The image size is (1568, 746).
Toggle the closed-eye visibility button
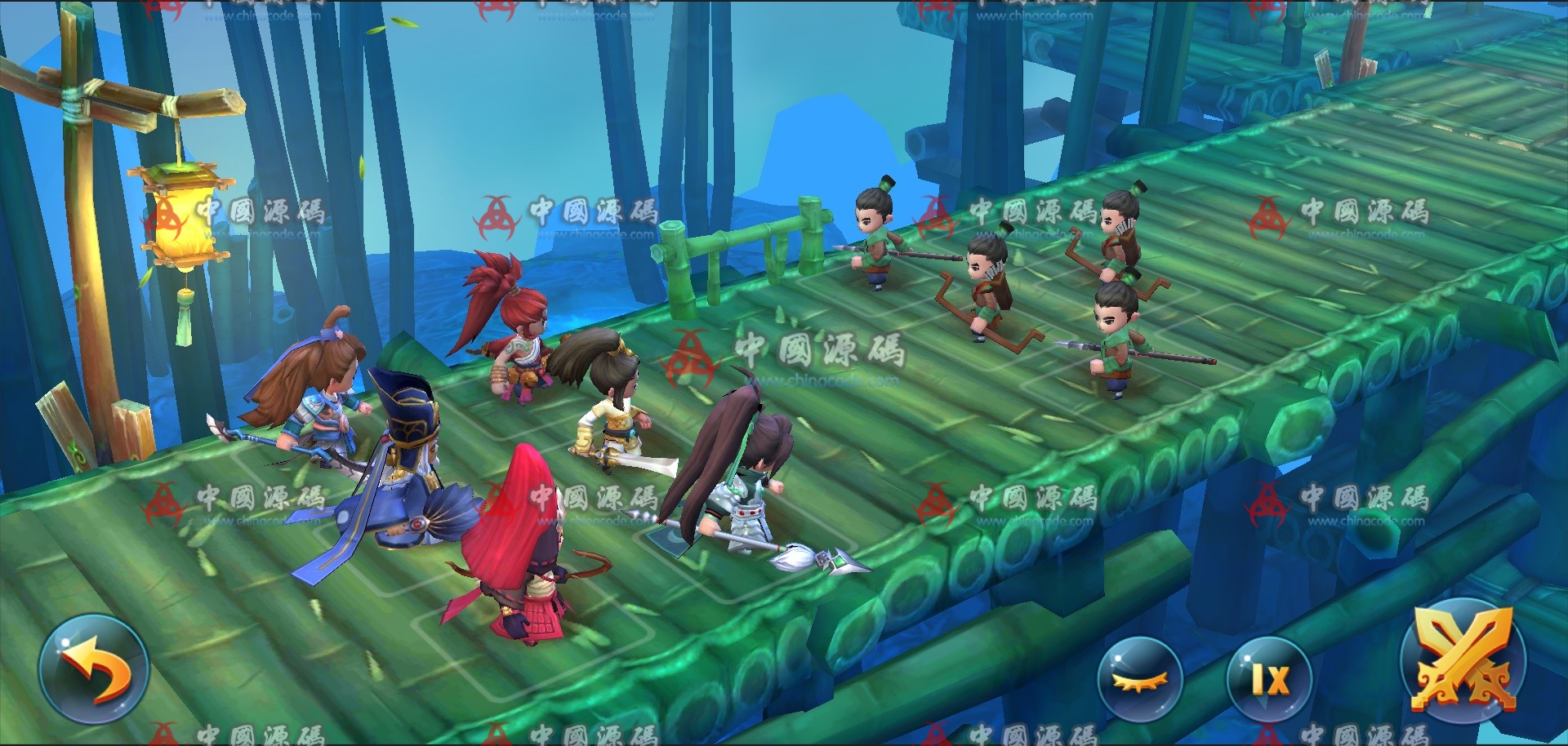(1139, 680)
